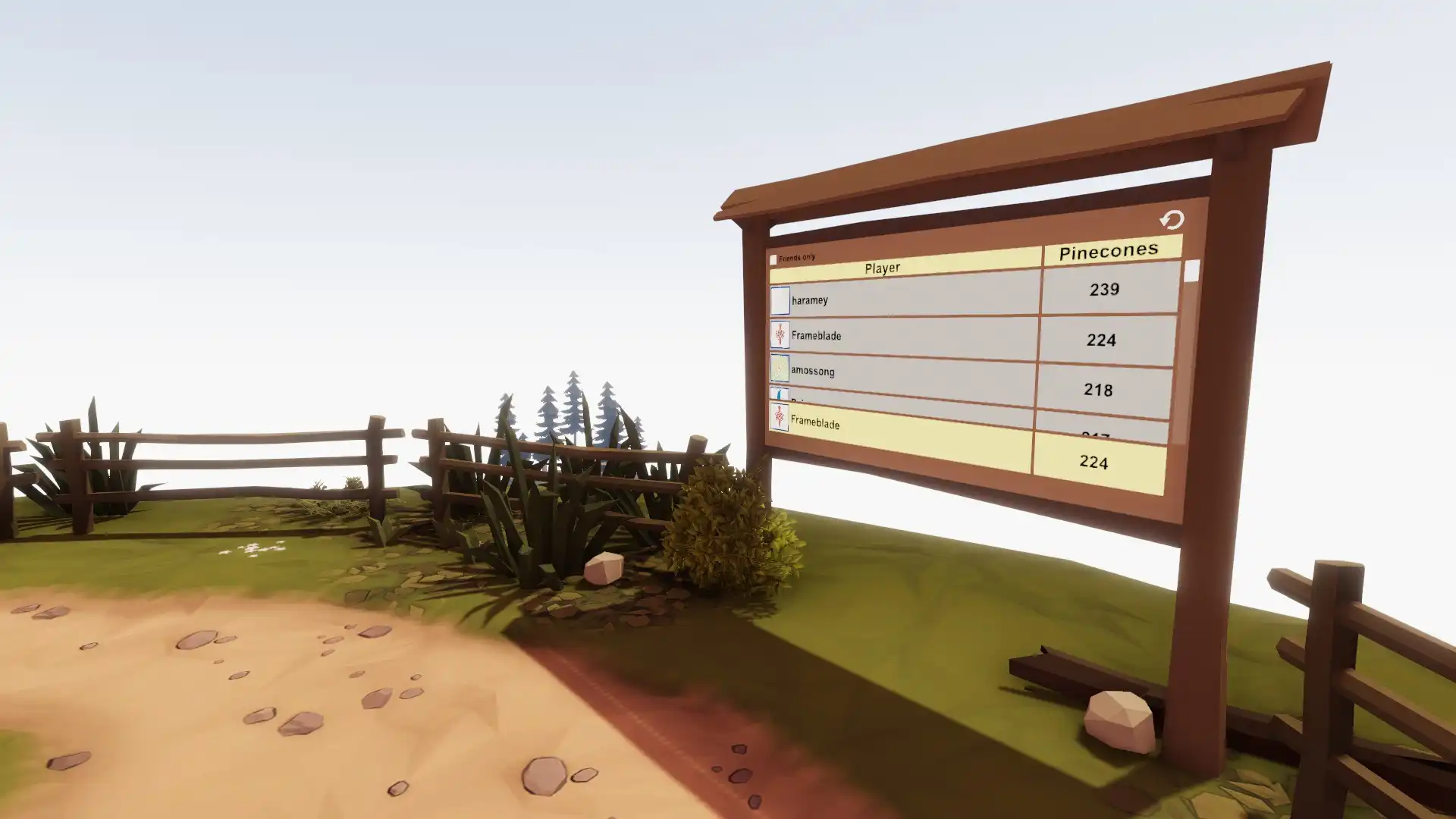Open the Player column sort options
Image resolution: width=1456 pixels, height=819 pixels.
coord(882,268)
